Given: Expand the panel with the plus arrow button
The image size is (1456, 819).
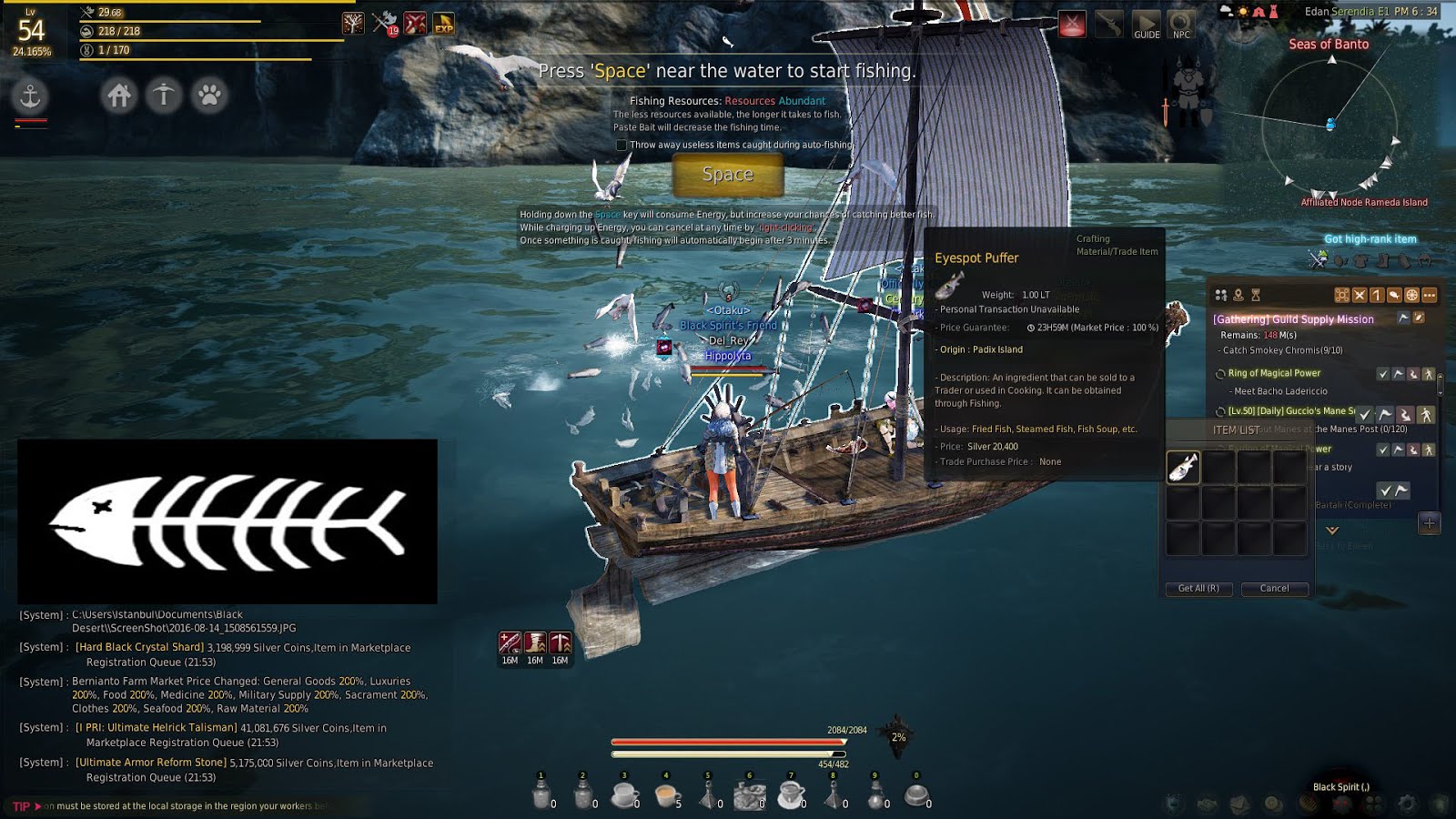Looking at the screenshot, I should (x=1429, y=523).
